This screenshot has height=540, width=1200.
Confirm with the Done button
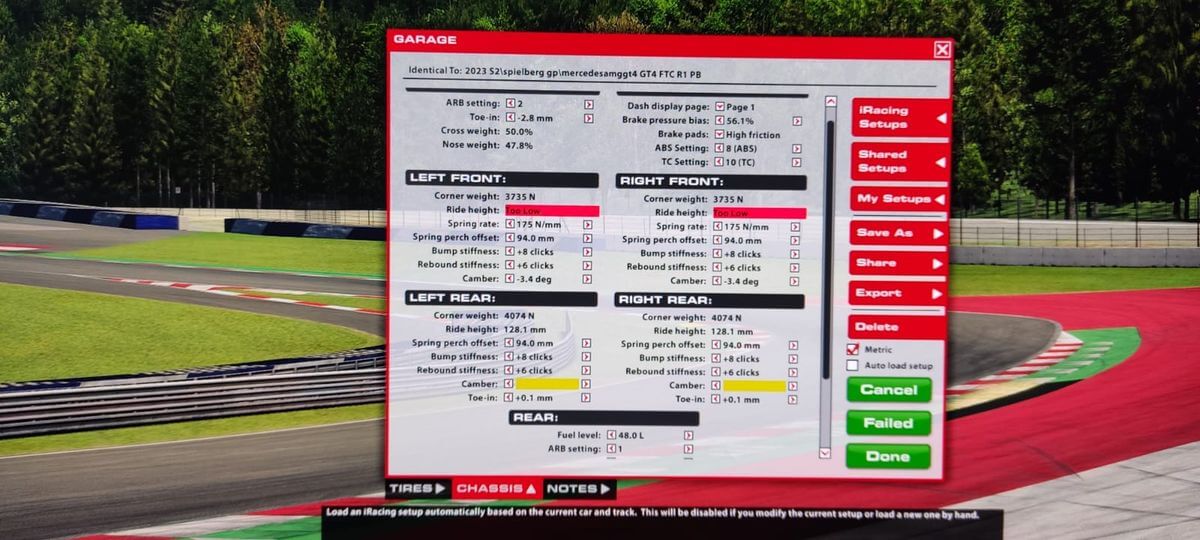888,456
